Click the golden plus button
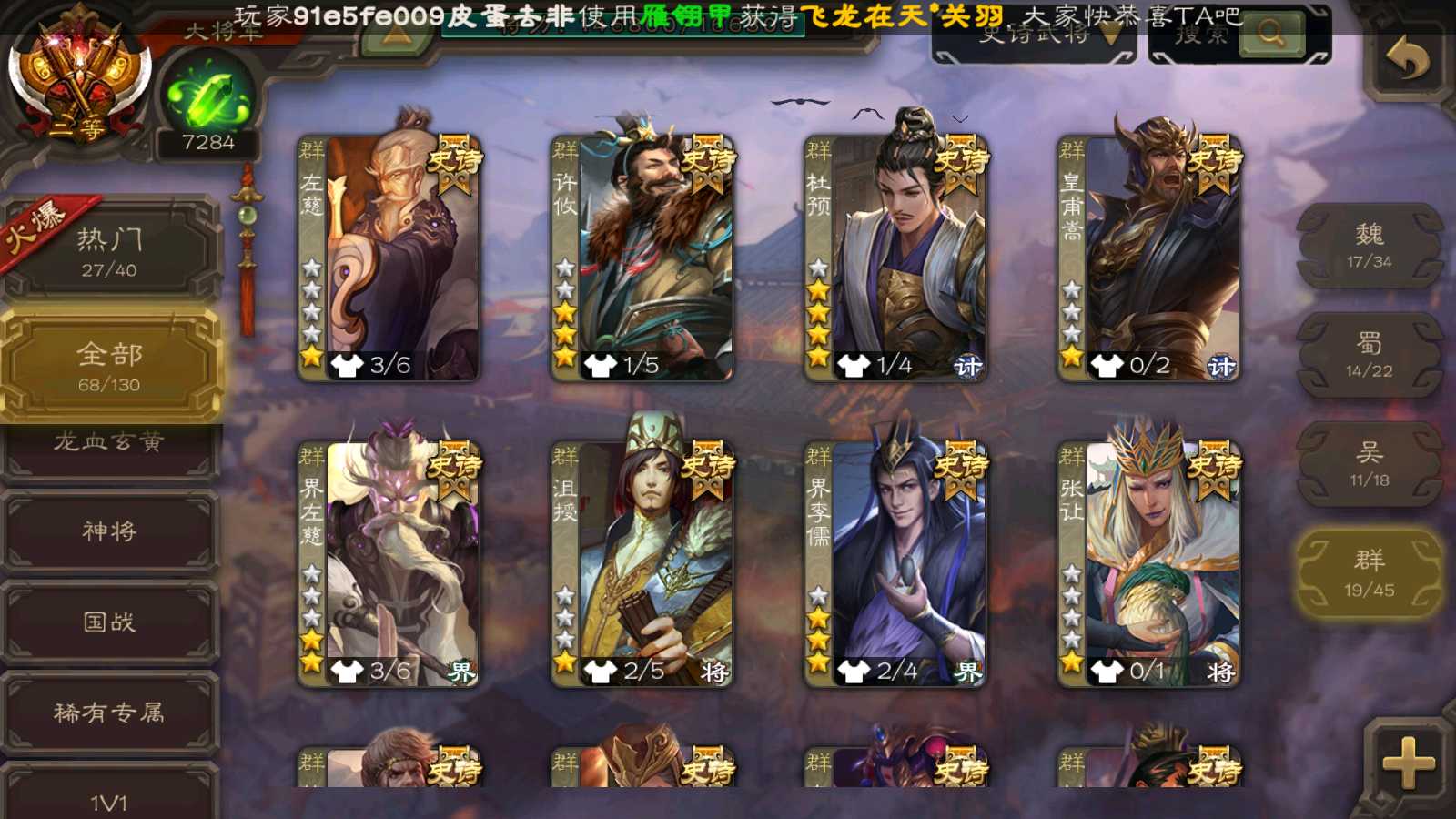1456x819 pixels. pyautogui.click(x=1407, y=763)
